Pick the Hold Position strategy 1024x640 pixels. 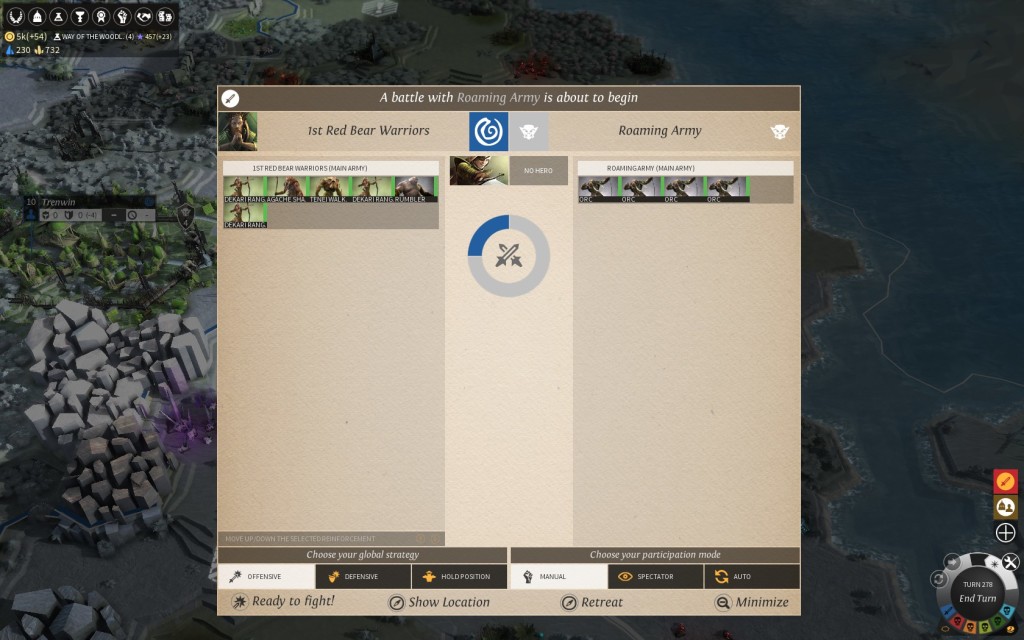459,577
